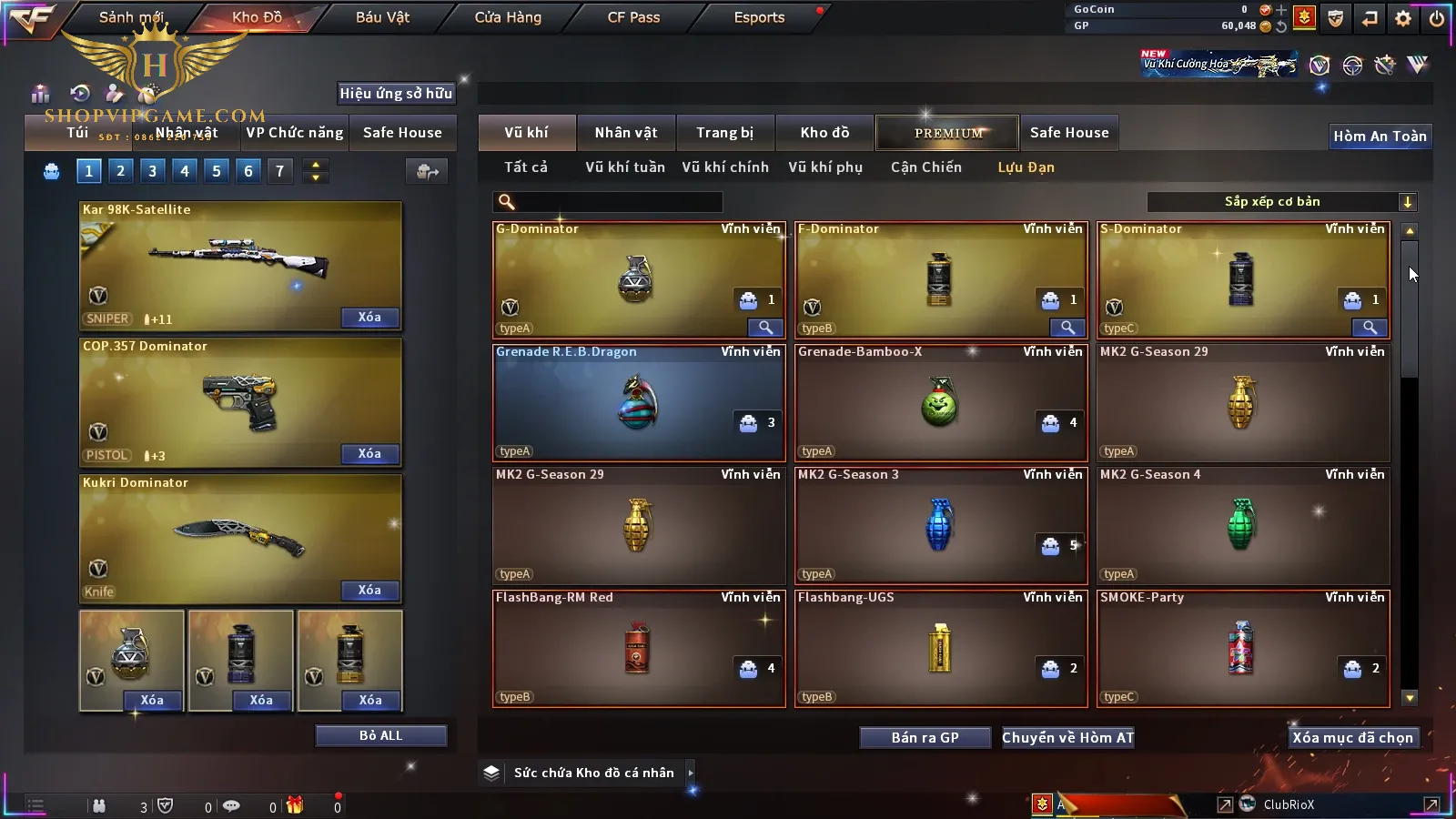The image size is (1456, 819).
Task: Open the gear settings icon
Action: 1403,18
